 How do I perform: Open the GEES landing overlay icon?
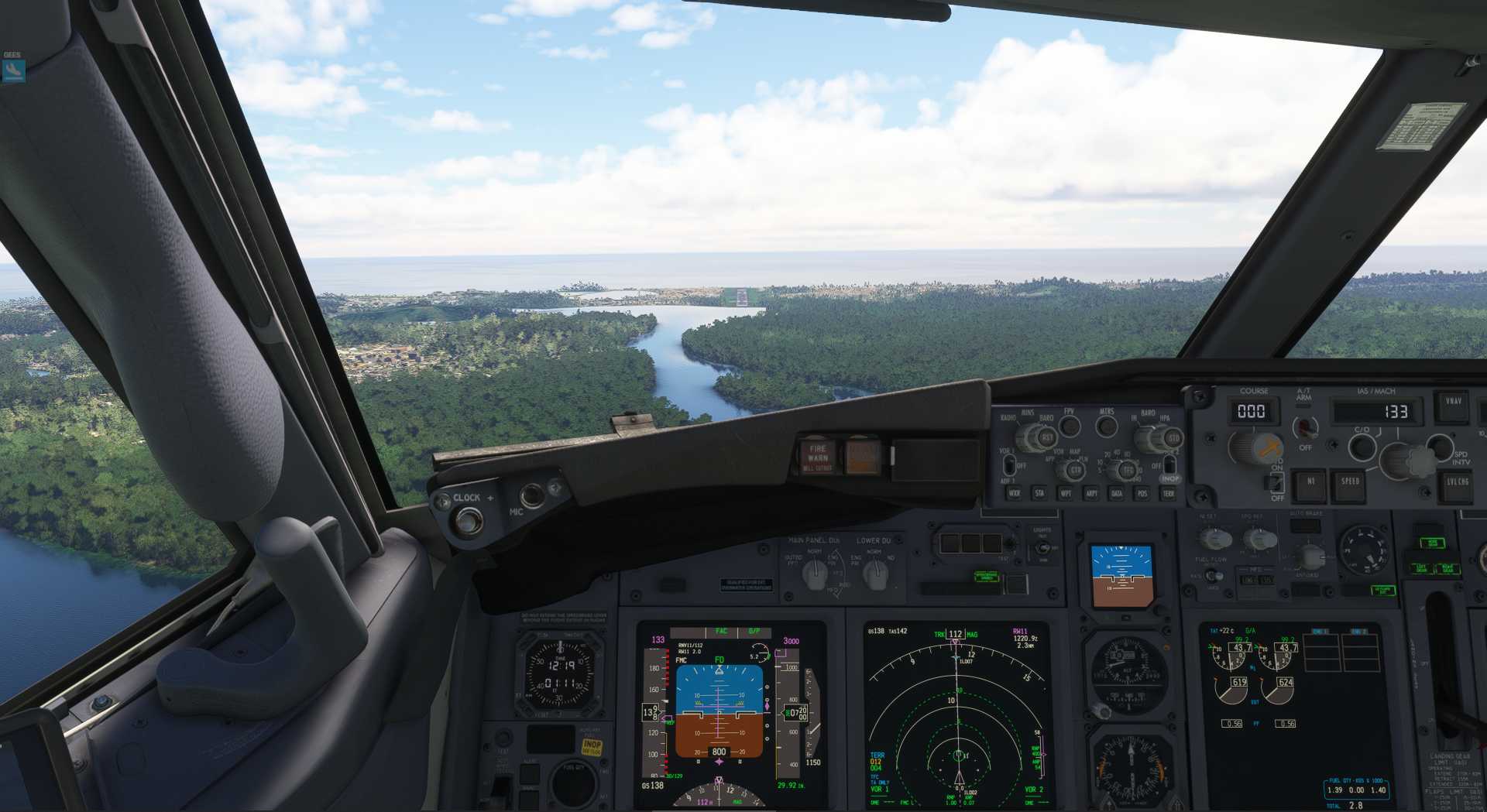tap(13, 70)
